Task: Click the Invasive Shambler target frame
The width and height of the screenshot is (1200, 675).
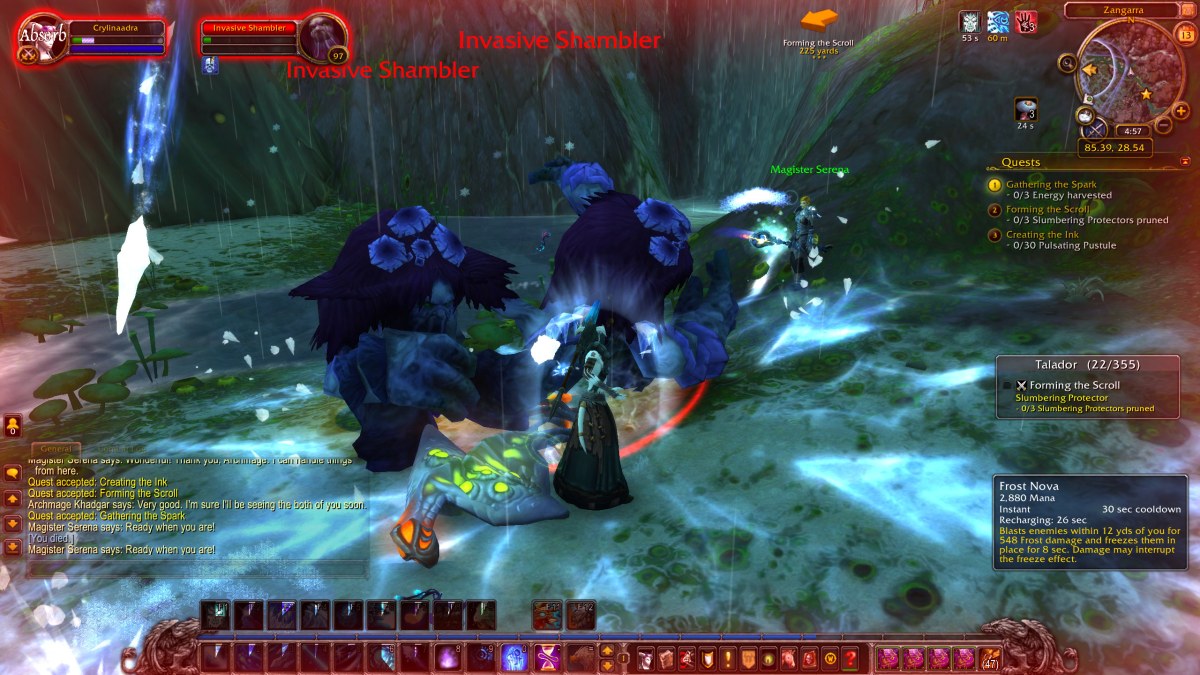Action: point(254,36)
